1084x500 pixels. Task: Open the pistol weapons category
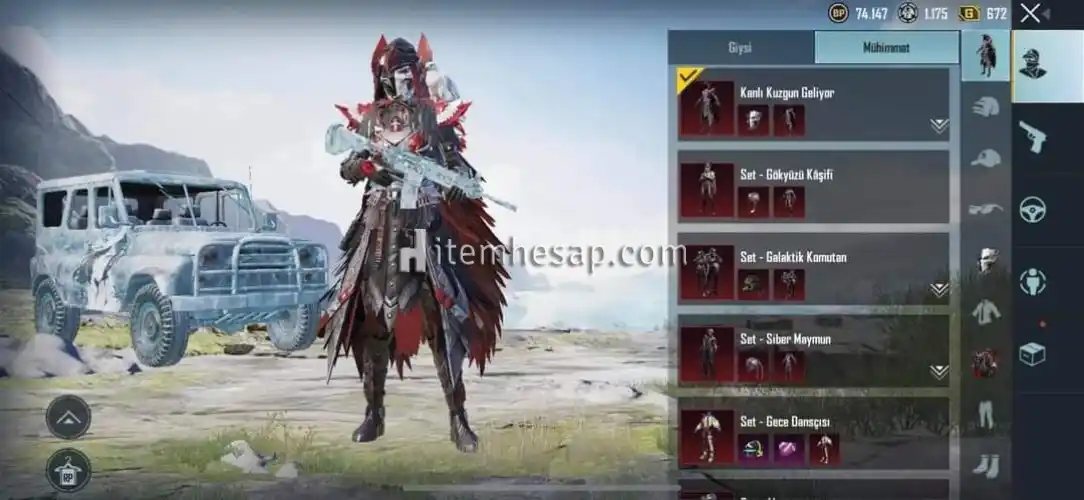point(1032,136)
